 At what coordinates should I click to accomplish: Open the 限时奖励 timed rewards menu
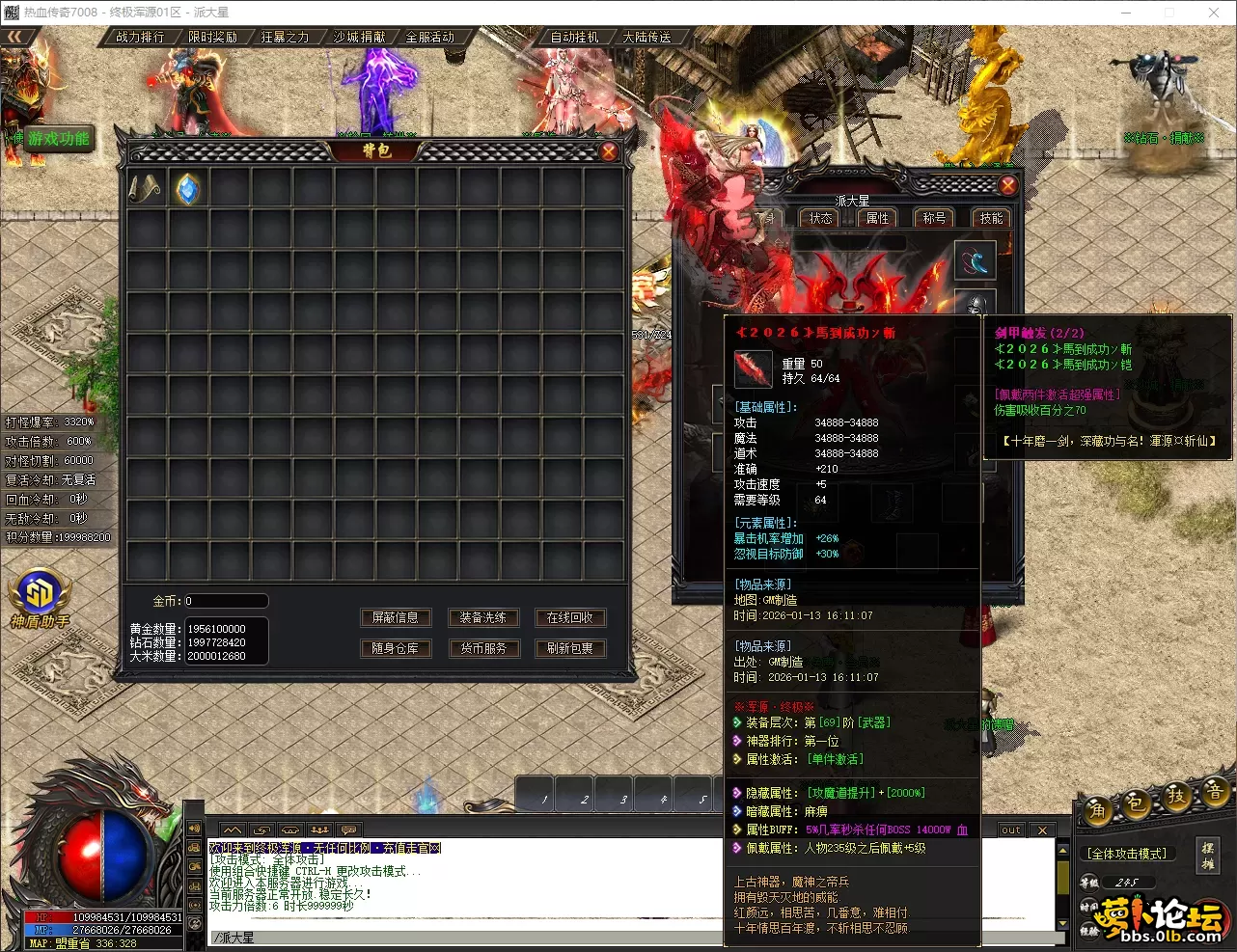pos(212,37)
